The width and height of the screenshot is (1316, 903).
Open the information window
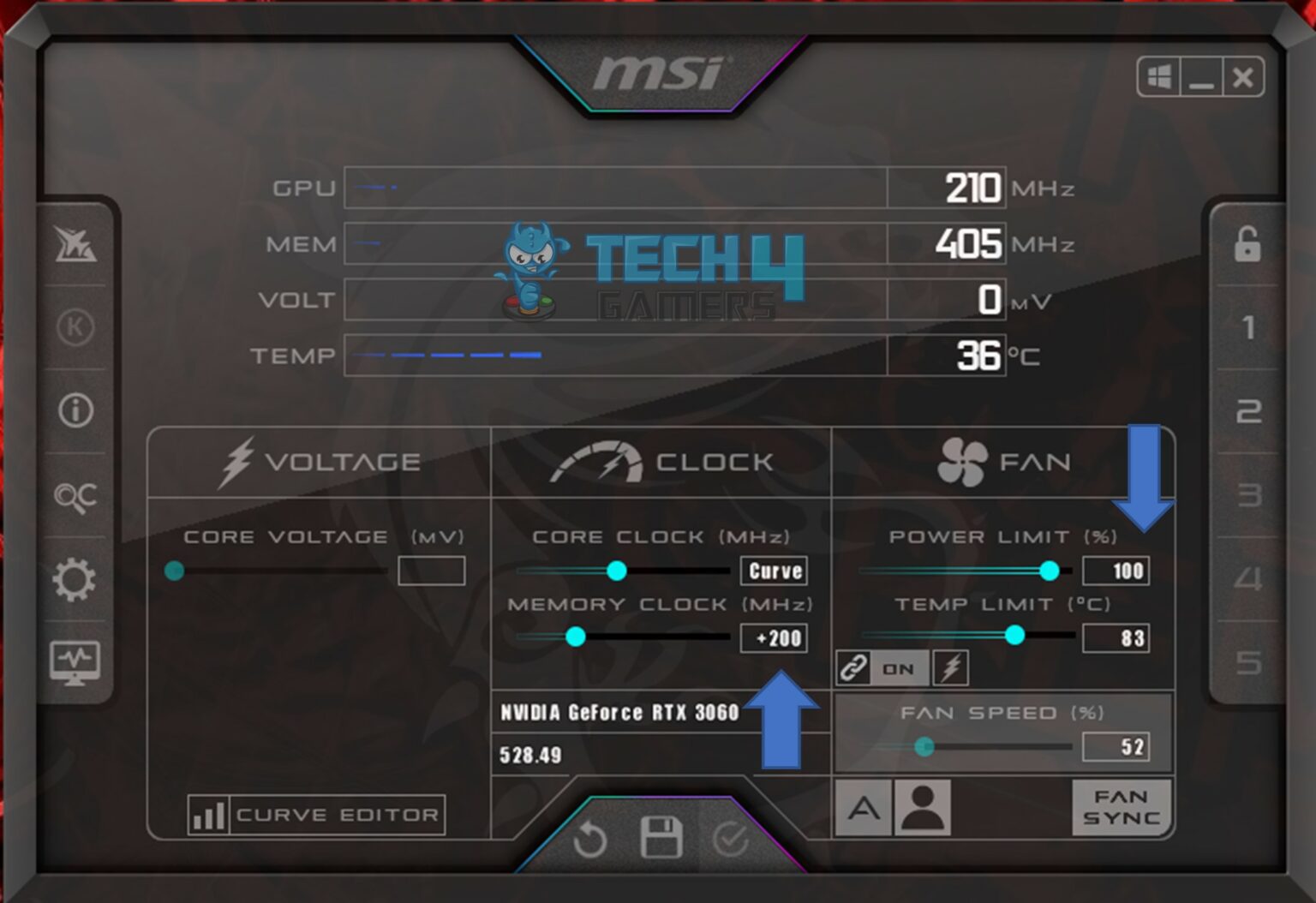(75, 411)
